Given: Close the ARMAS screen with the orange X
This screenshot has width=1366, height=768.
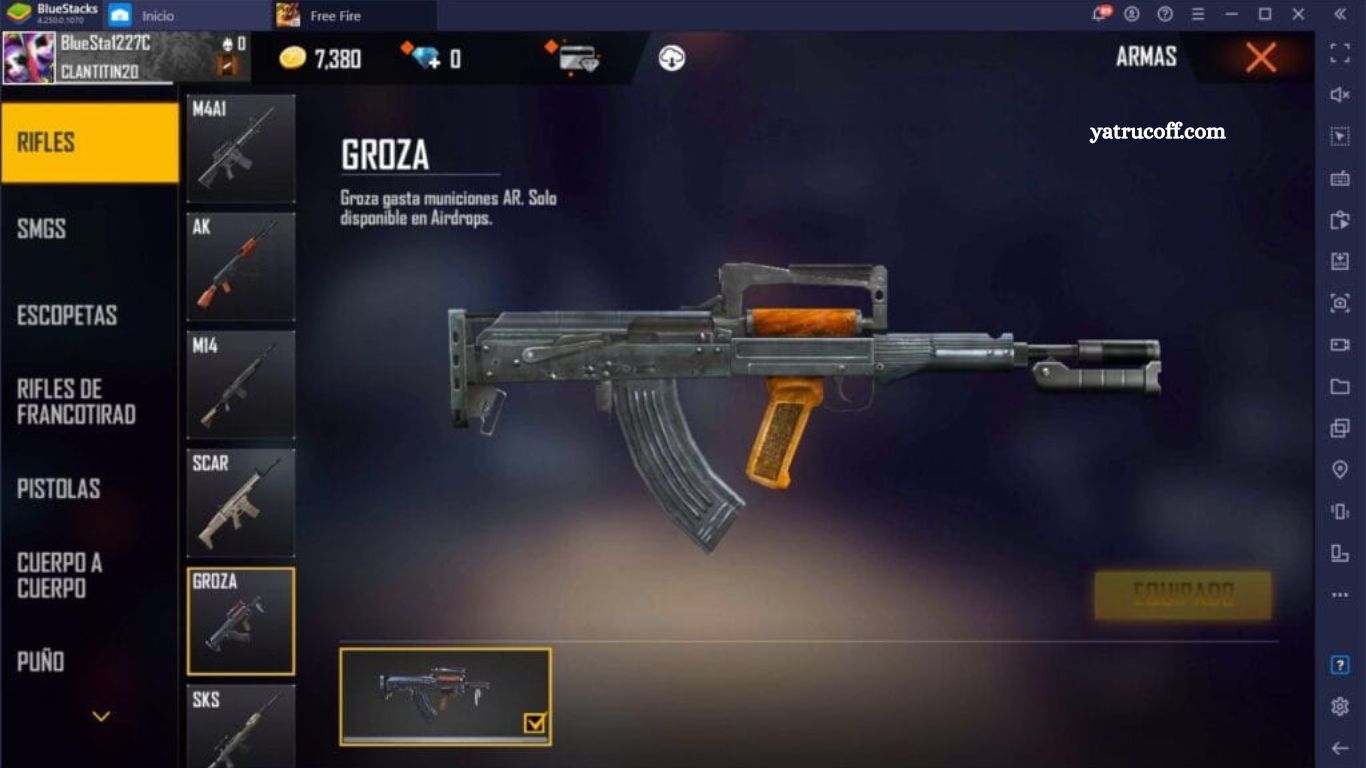Looking at the screenshot, I should point(1261,58).
